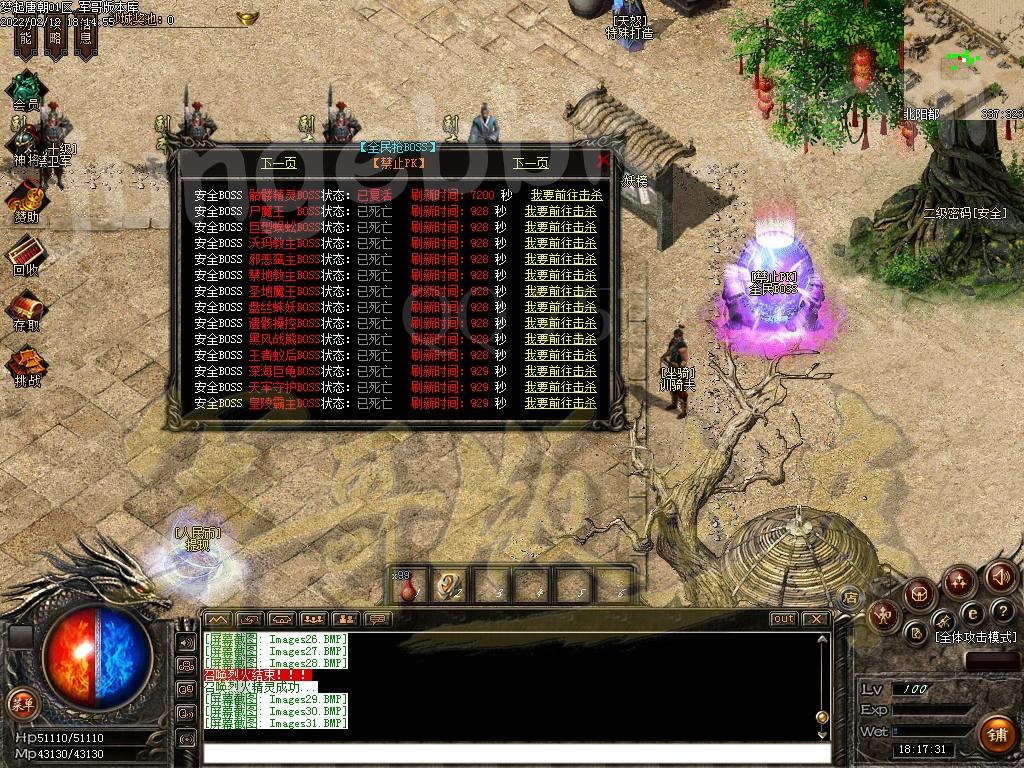Travel to 皇陵霸主BOSS using its kill link
The width and height of the screenshot is (1024, 768).
(x=560, y=403)
